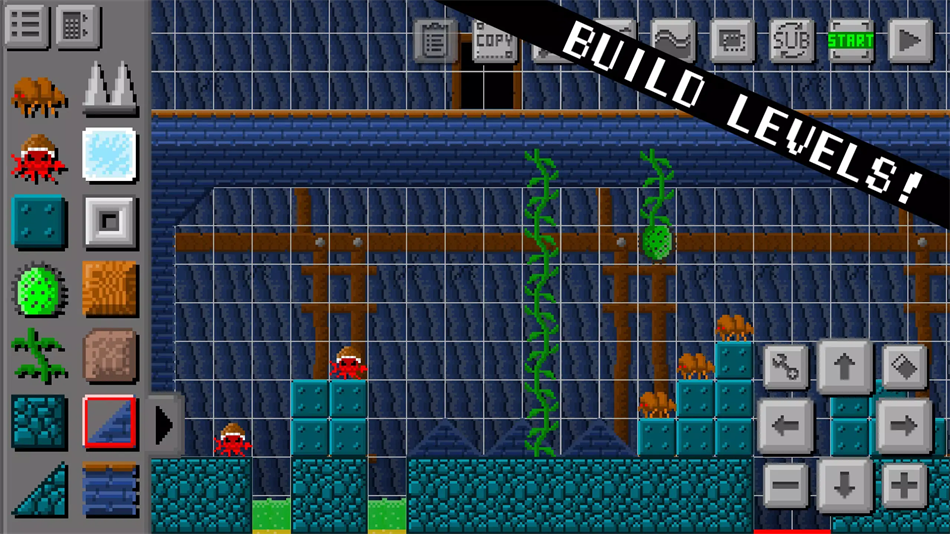The width and height of the screenshot is (950, 534).
Task: Open the SUB area button
Action: pyautogui.click(x=792, y=41)
